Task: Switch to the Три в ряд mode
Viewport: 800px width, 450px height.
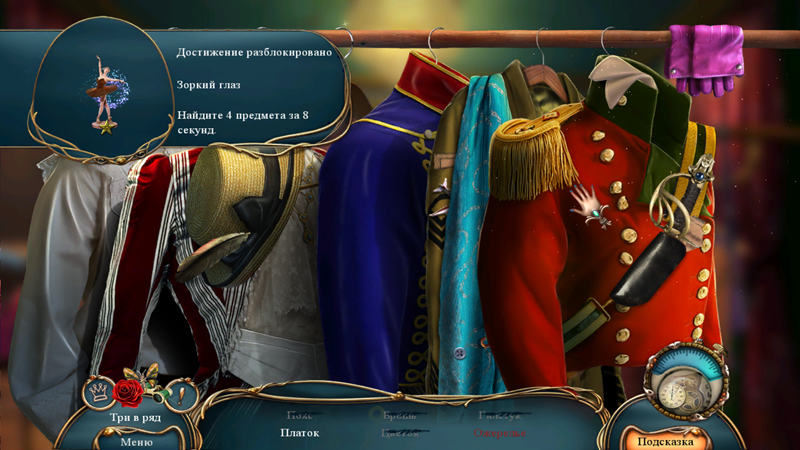Action: click(136, 416)
